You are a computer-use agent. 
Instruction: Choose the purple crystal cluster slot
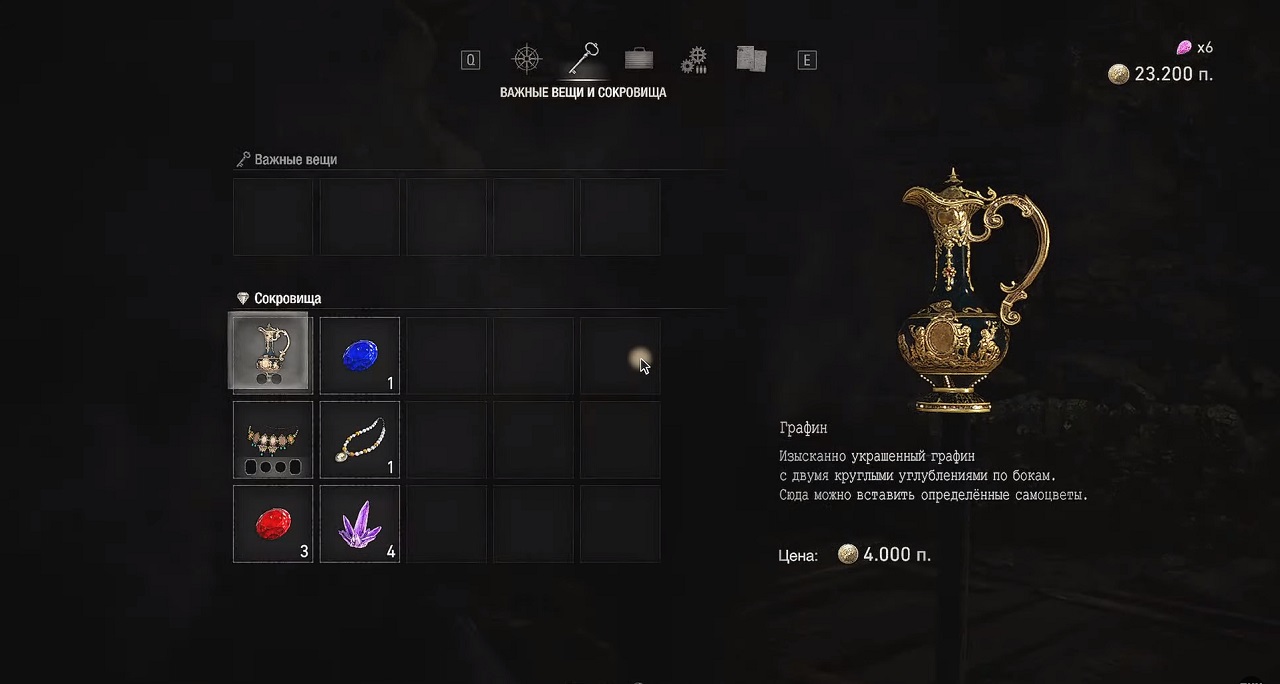pyautogui.click(x=360, y=524)
